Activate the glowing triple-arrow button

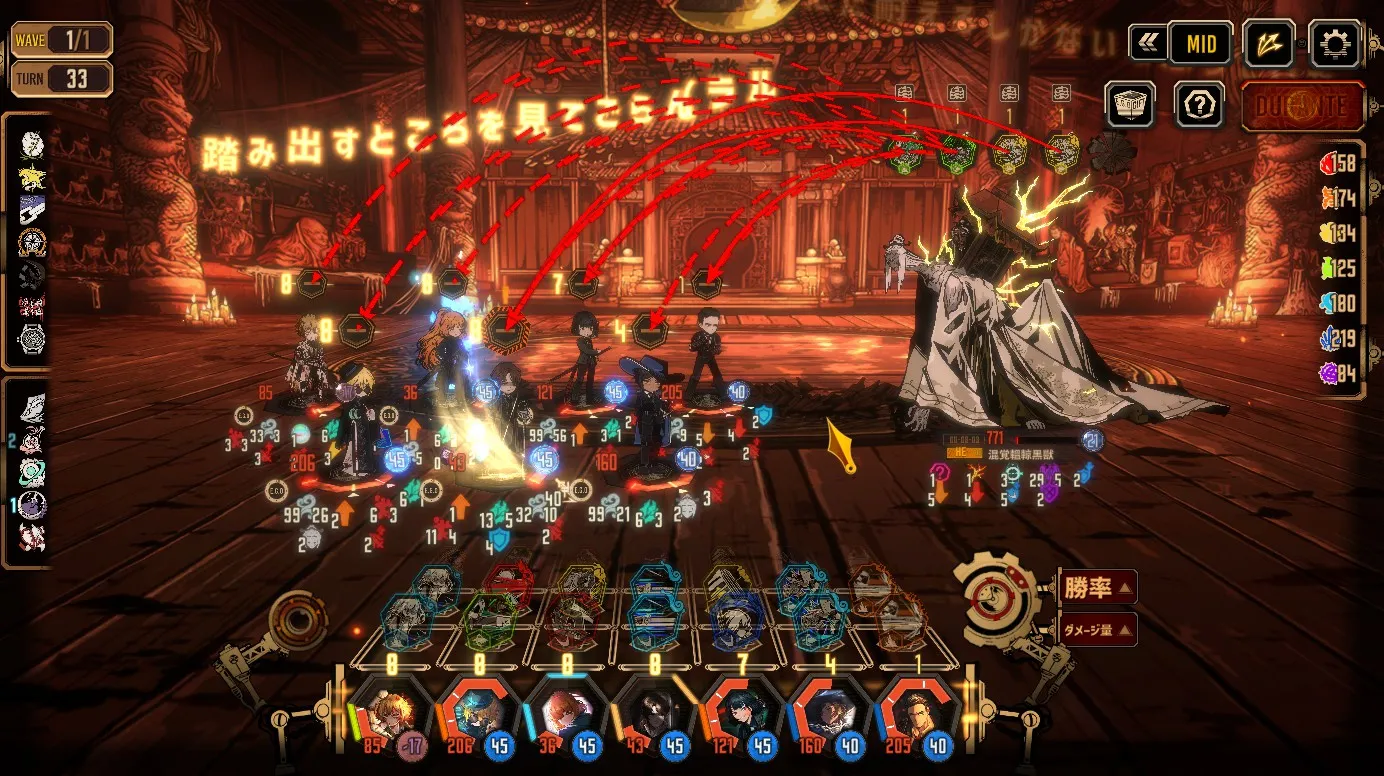1268,44
